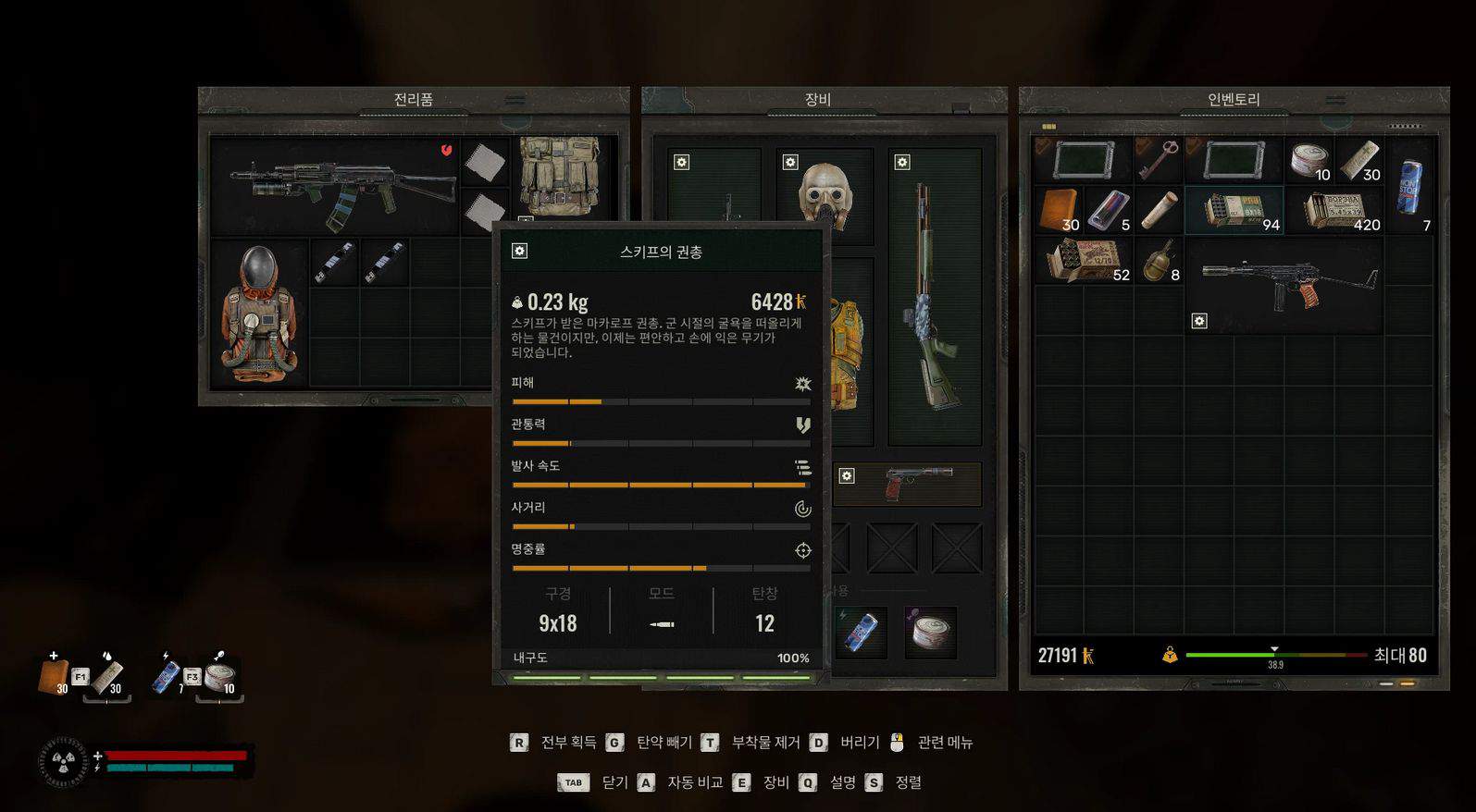Select the rolled paper tube item

tap(1158, 210)
